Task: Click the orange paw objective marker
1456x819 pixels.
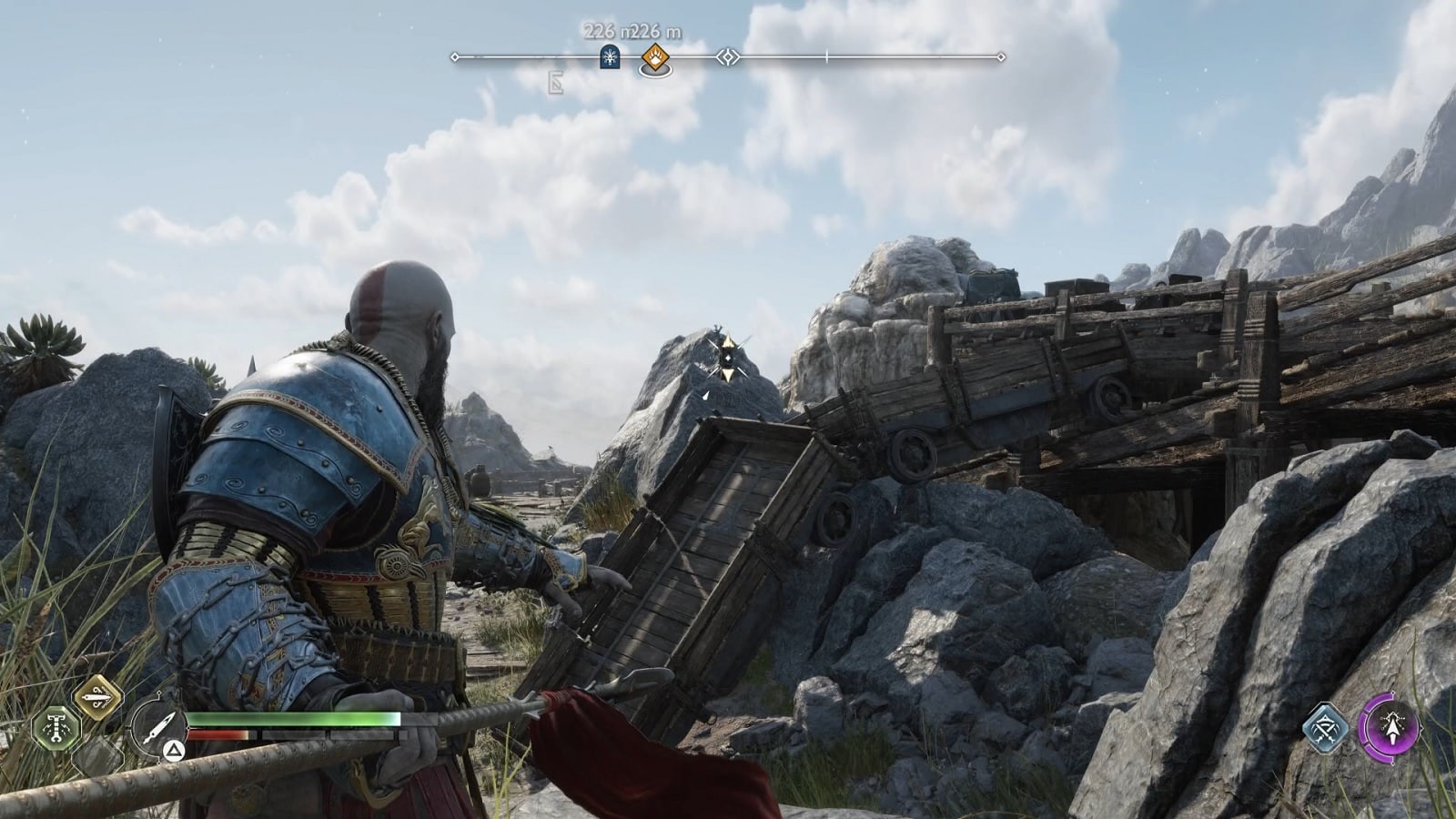Action: (654, 58)
